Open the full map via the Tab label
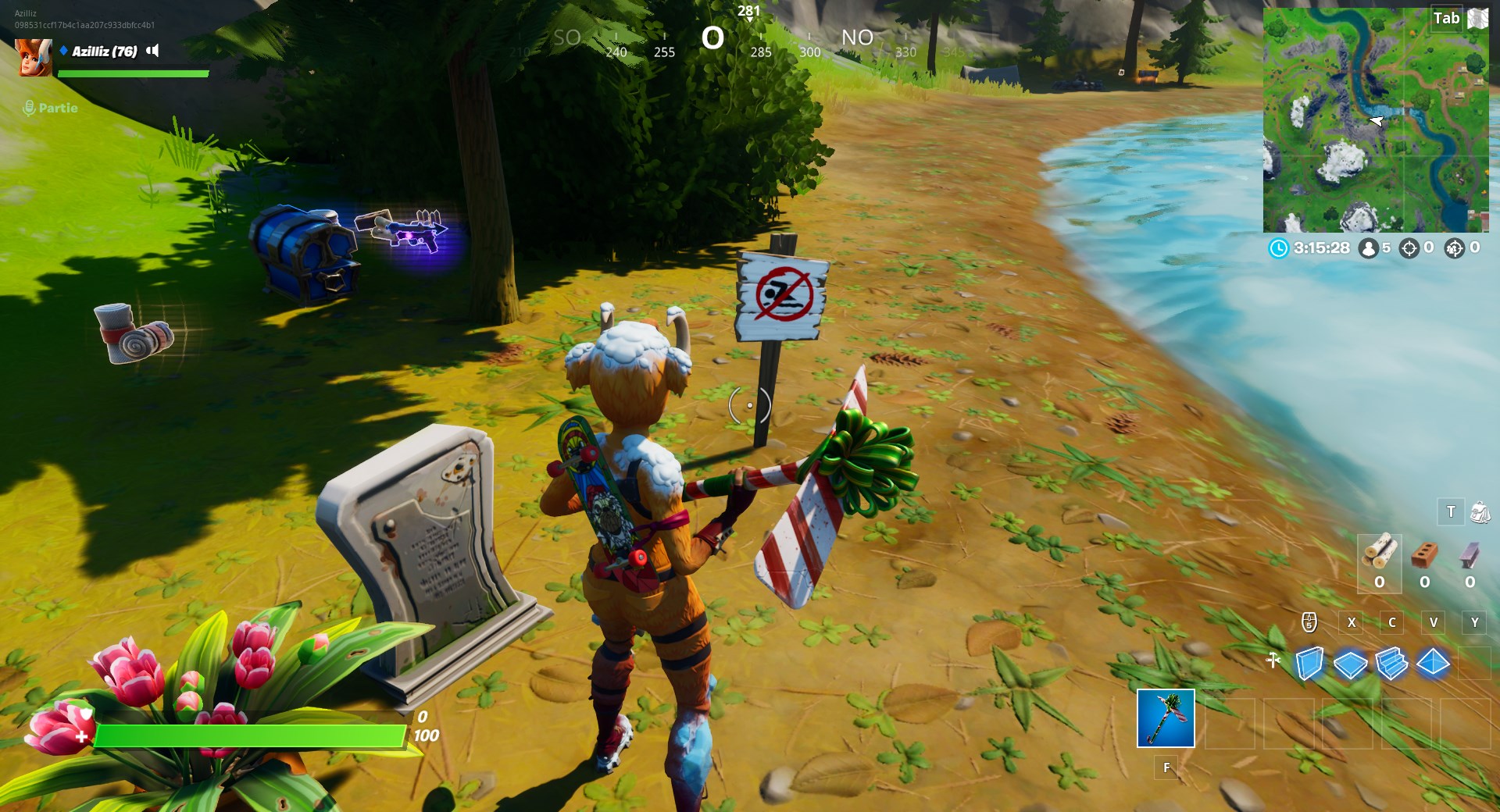The width and height of the screenshot is (1500, 812). click(1446, 18)
